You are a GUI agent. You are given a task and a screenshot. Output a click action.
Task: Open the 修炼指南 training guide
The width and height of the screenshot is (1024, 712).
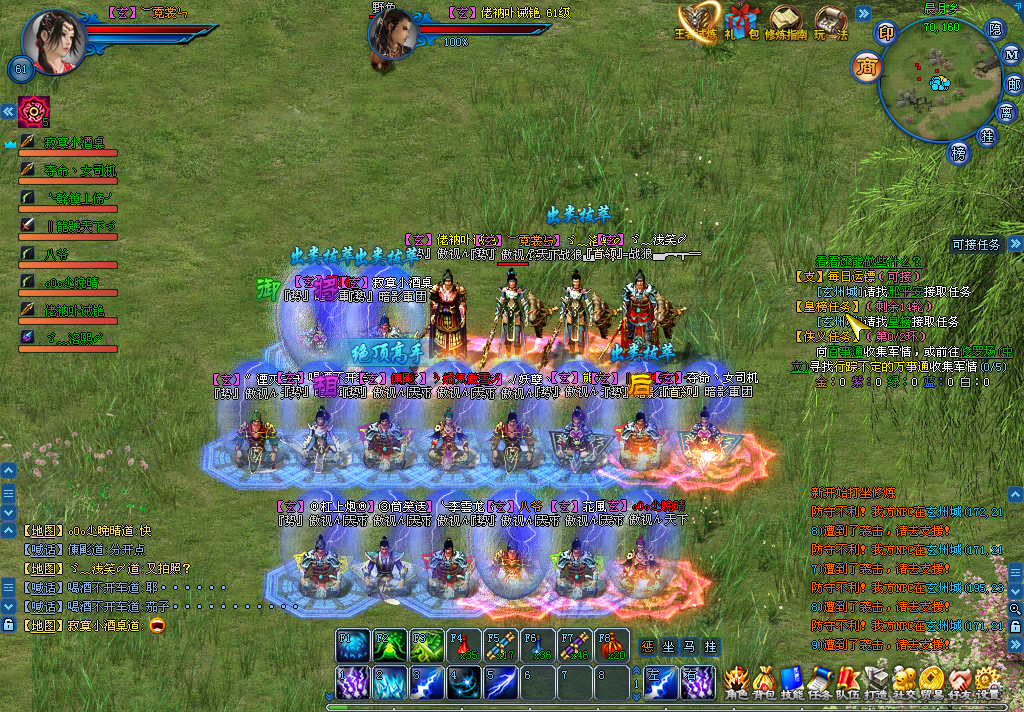786,22
